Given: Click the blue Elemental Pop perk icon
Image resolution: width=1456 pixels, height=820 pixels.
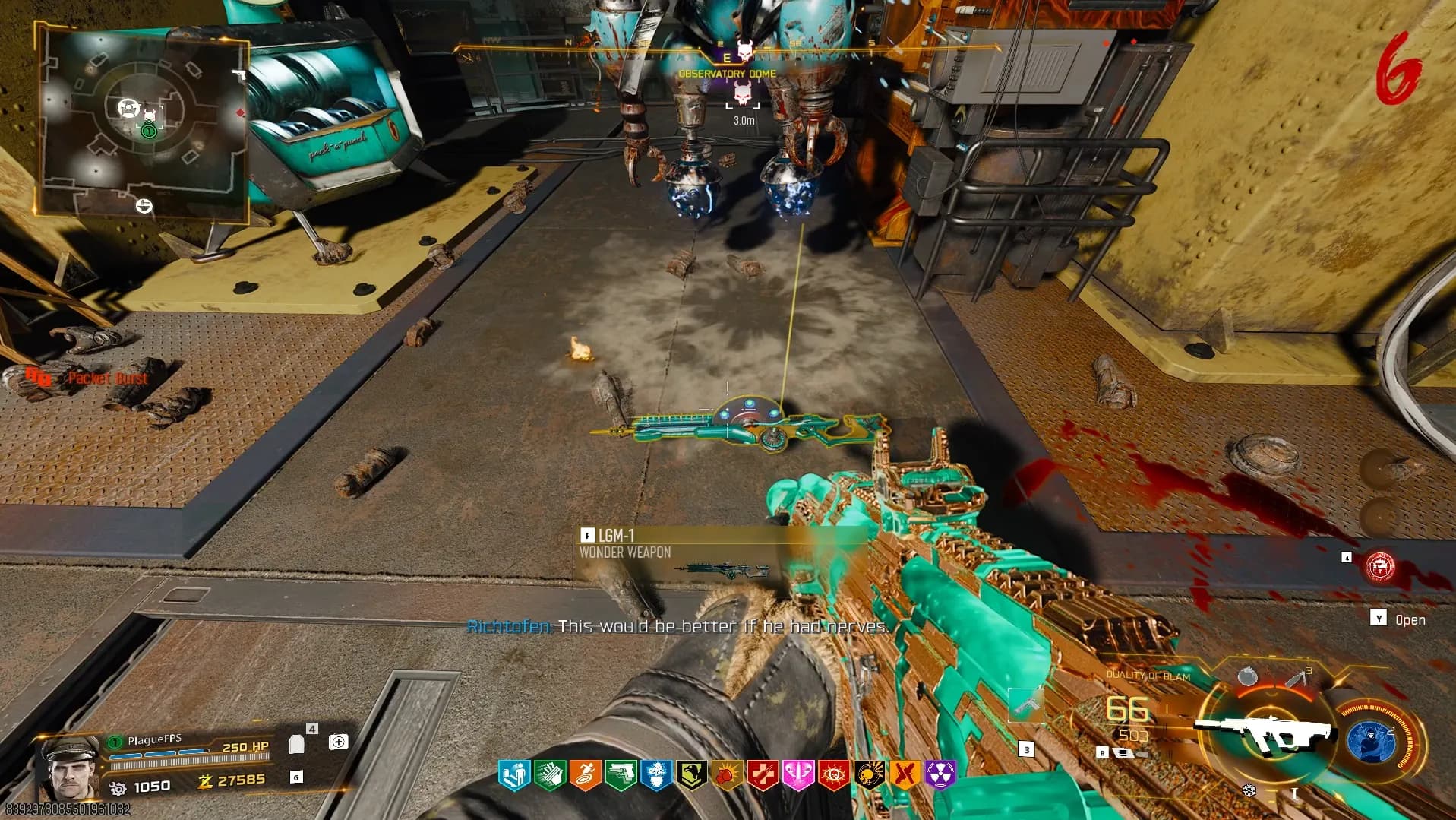Looking at the screenshot, I should (656, 775).
